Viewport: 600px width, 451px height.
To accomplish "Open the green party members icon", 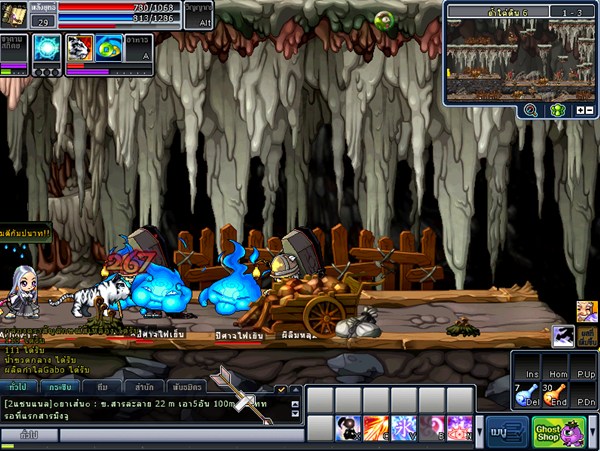I will click(x=559, y=110).
